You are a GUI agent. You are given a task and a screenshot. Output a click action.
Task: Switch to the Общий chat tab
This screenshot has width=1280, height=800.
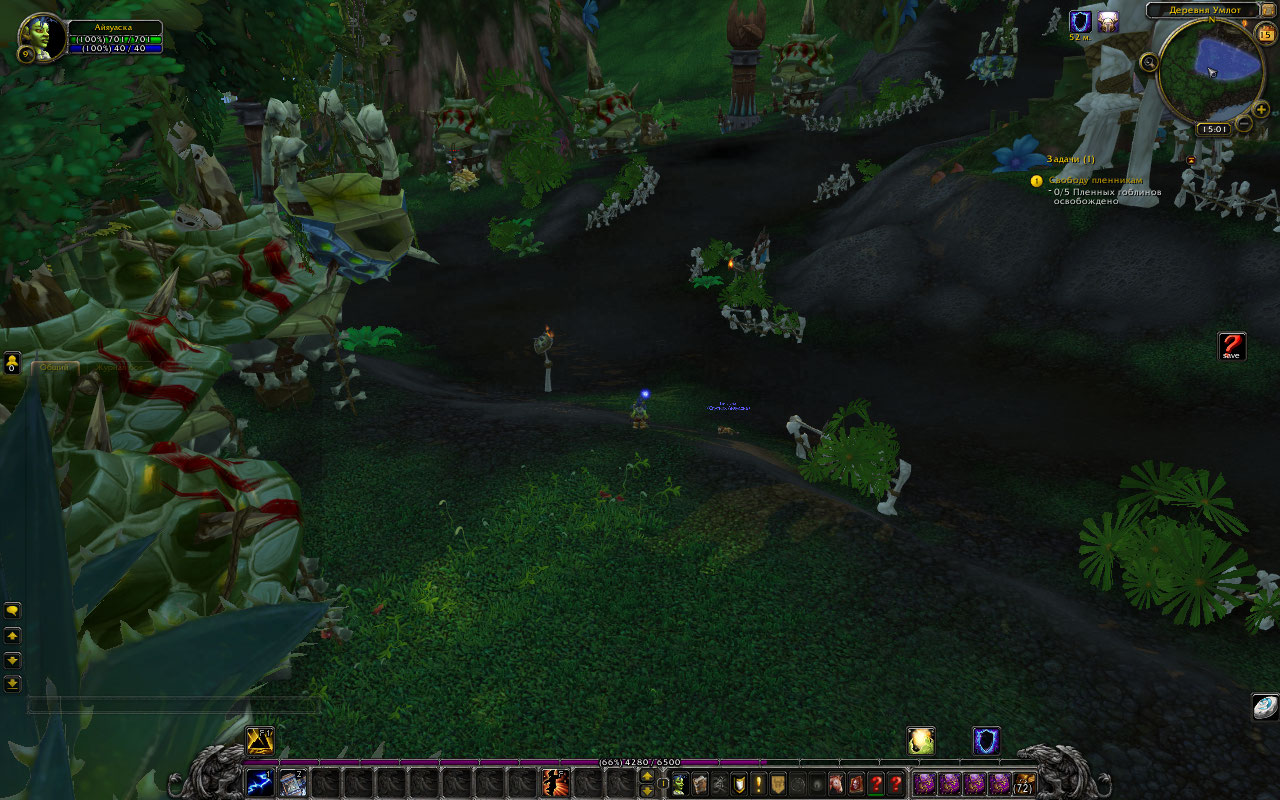pos(54,367)
